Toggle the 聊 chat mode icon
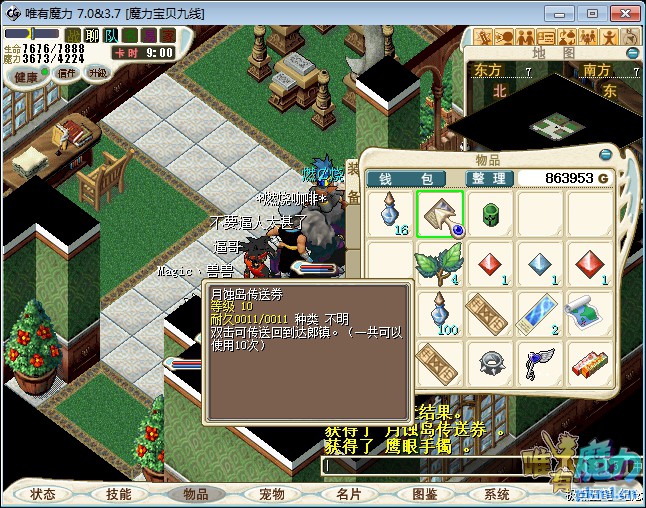 point(92,36)
